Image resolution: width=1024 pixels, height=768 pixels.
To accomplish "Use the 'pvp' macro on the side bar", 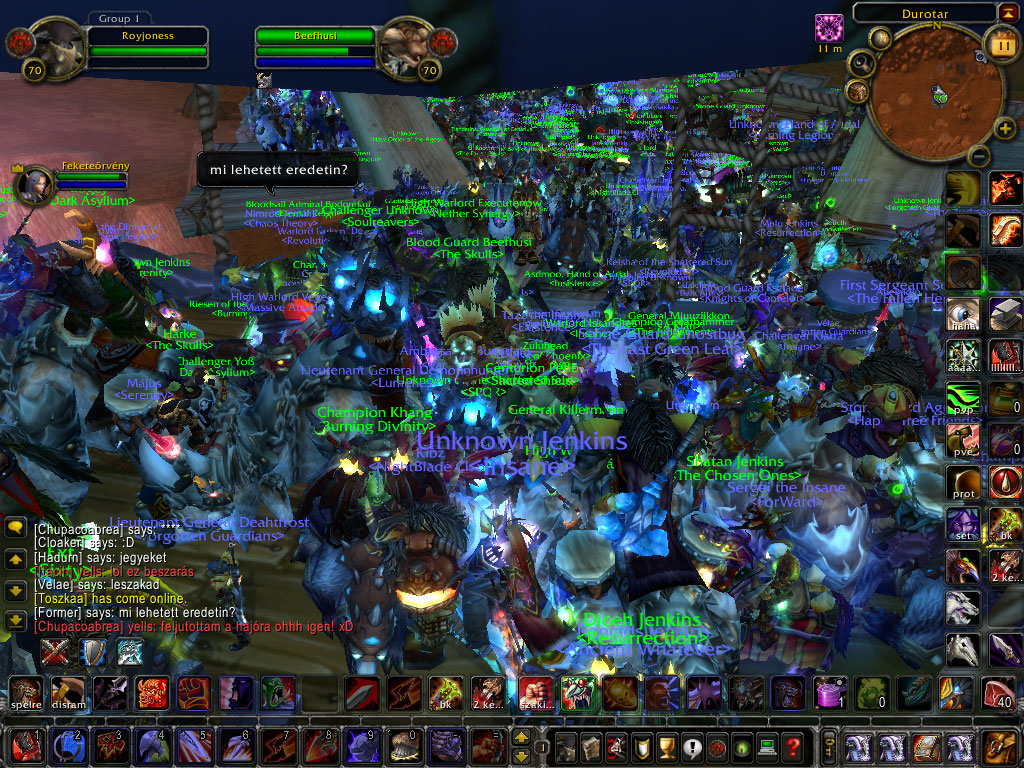I will (x=963, y=399).
